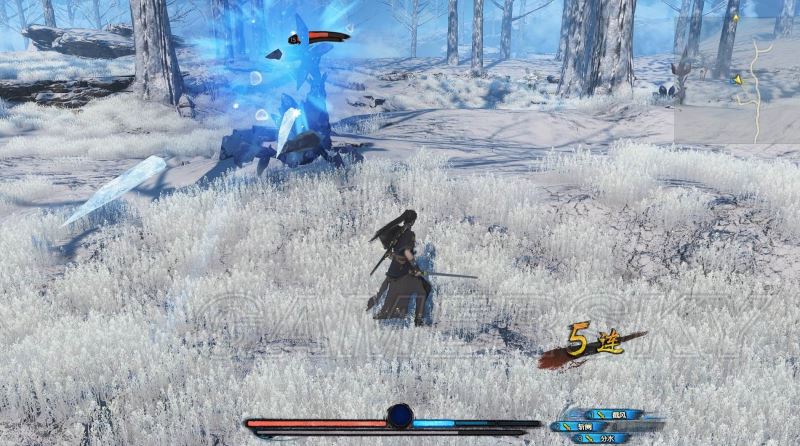
Task: Activate the 截风 sword skill
Action: [x=619, y=414]
